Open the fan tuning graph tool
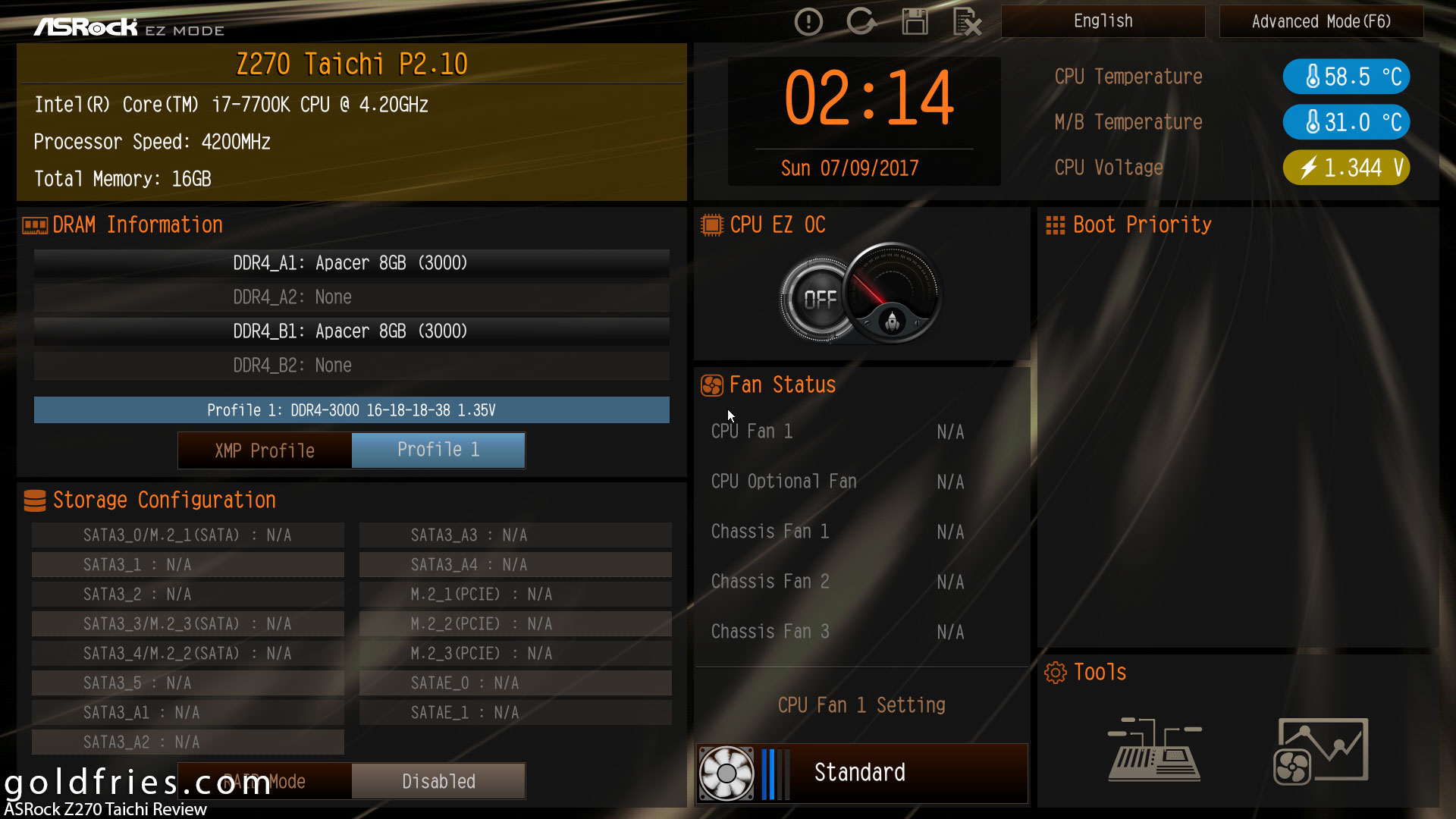1456x819 pixels. tap(1320, 750)
